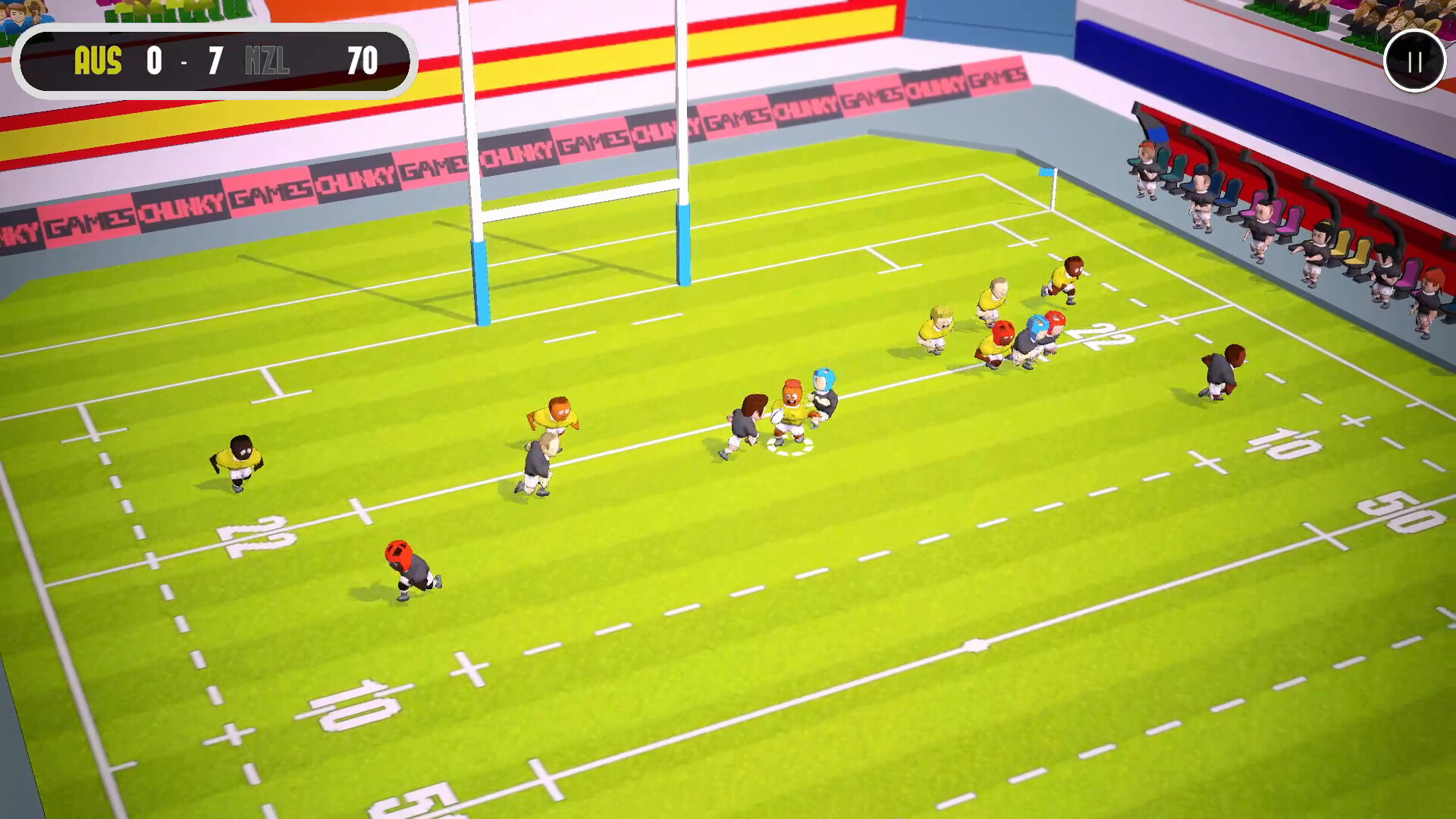This screenshot has width=1456, height=819.
Task: Click the kickoff circle under the ball carrier
Action: [789, 447]
